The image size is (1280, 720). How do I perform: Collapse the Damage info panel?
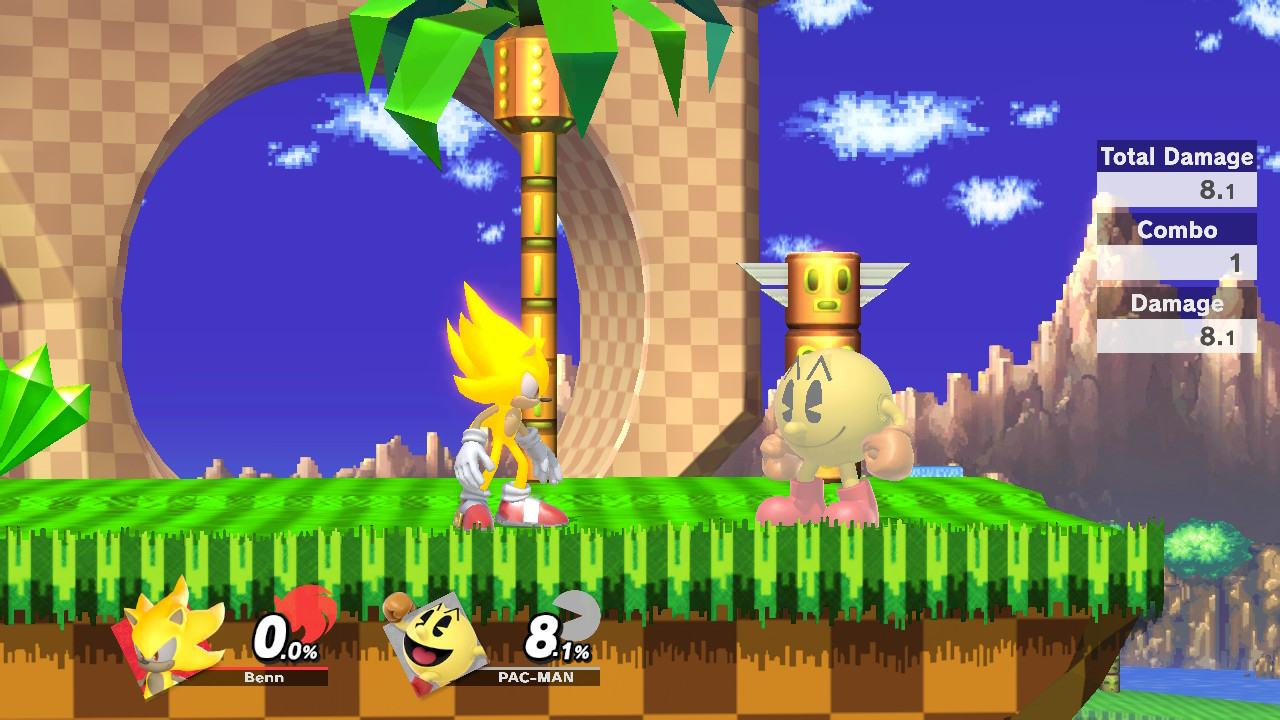click(1176, 304)
